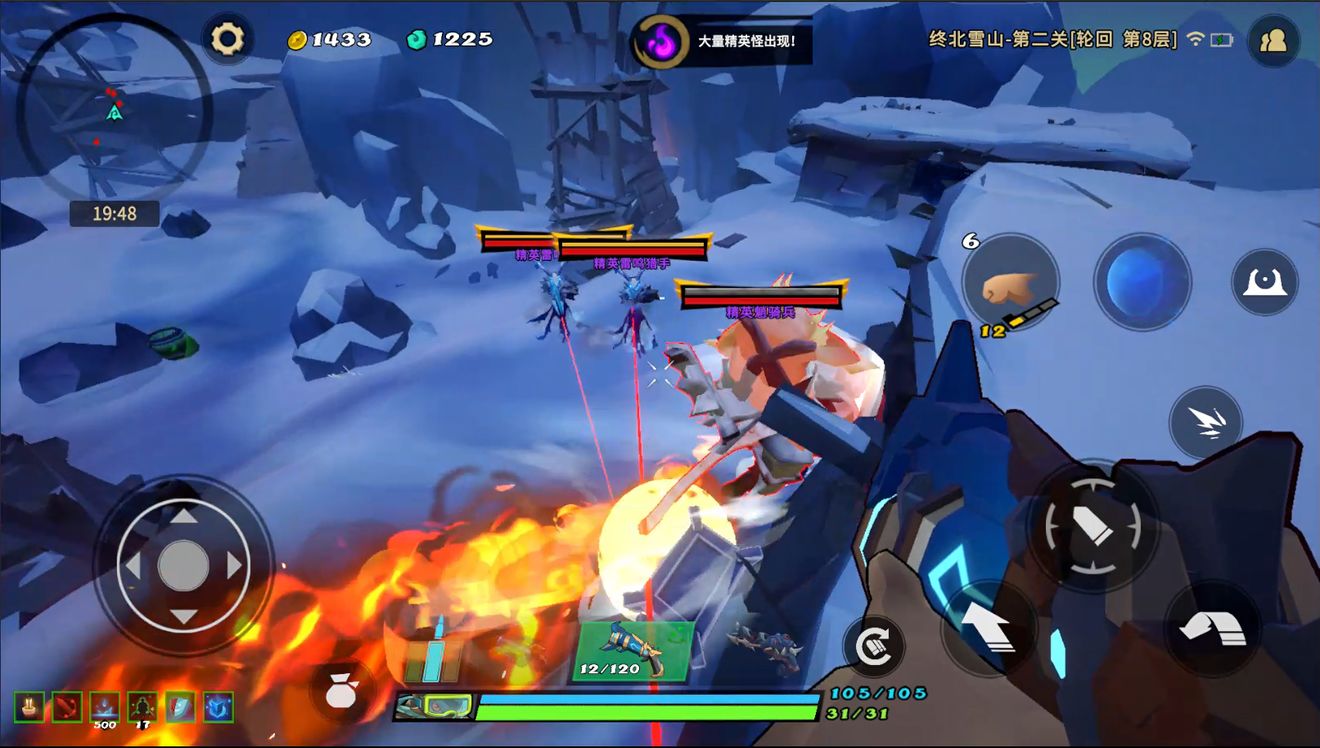Reload weapon with the circular-arrow button
The height and width of the screenshot is (748, 1320).
873,646
